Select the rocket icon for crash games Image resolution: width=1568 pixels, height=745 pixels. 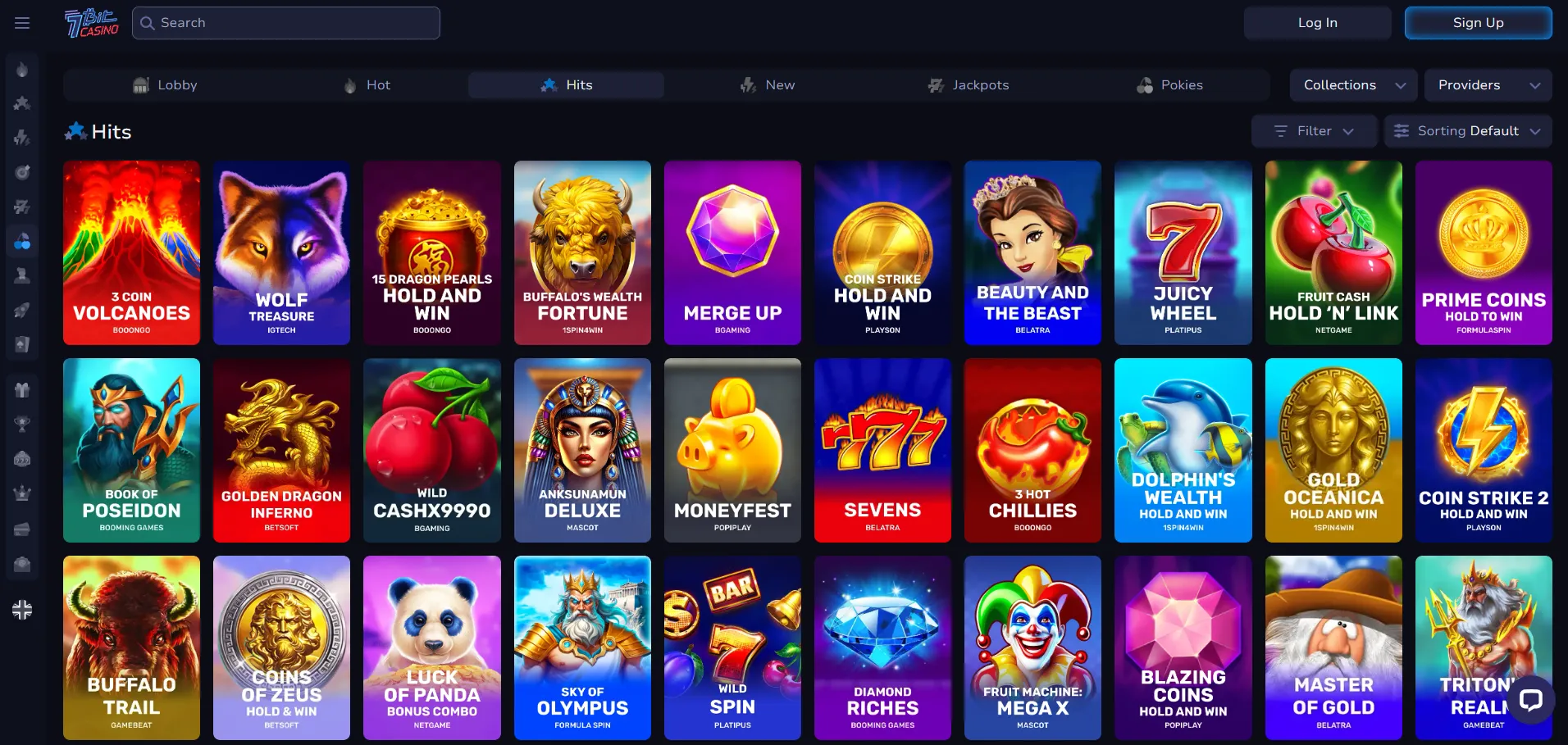pyautogui.click(x=22, y=309)
